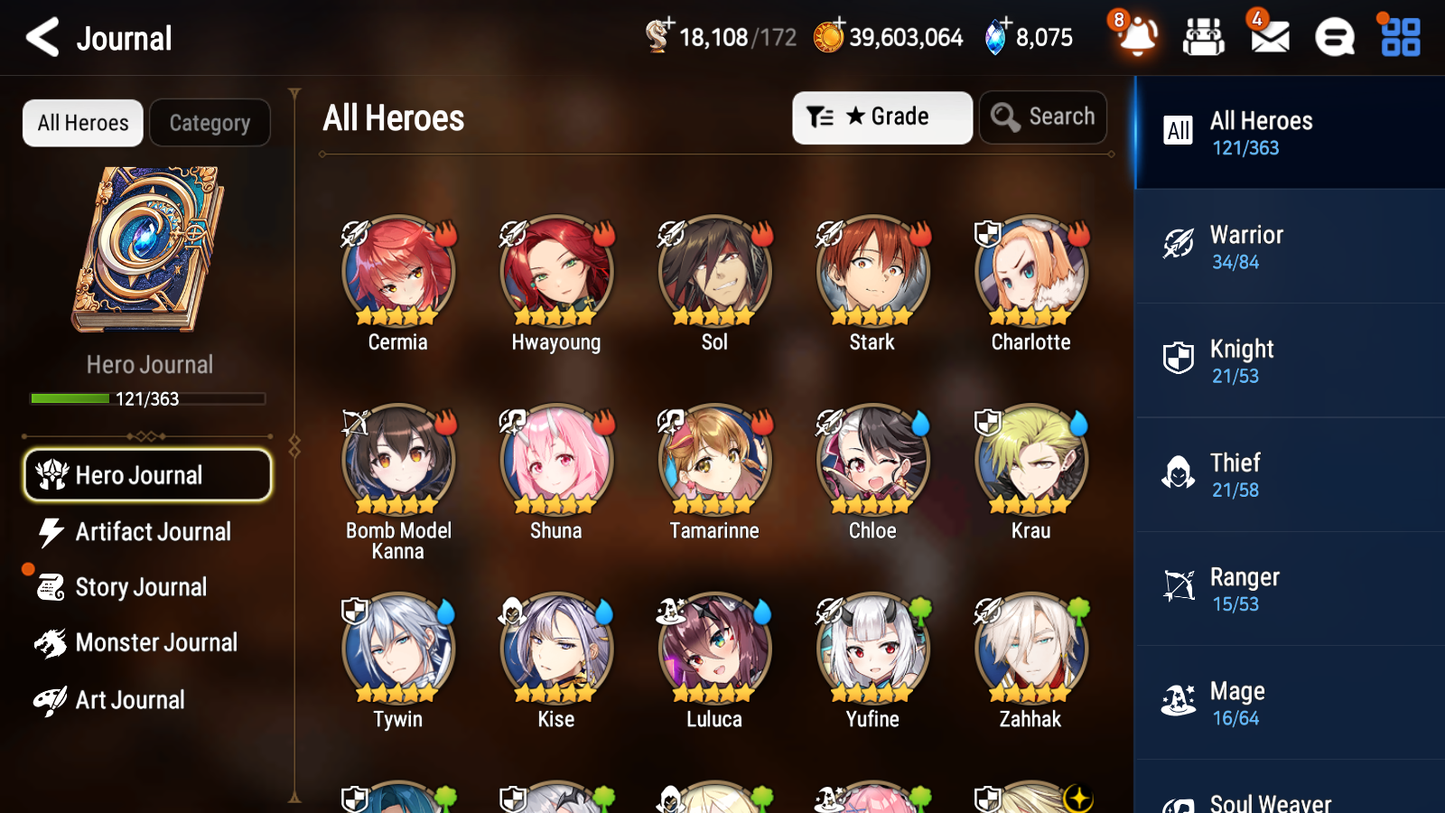Open Cermia's hero portrait
The height and width of the screenshot is (813, 1445).
tap(398, 272)
